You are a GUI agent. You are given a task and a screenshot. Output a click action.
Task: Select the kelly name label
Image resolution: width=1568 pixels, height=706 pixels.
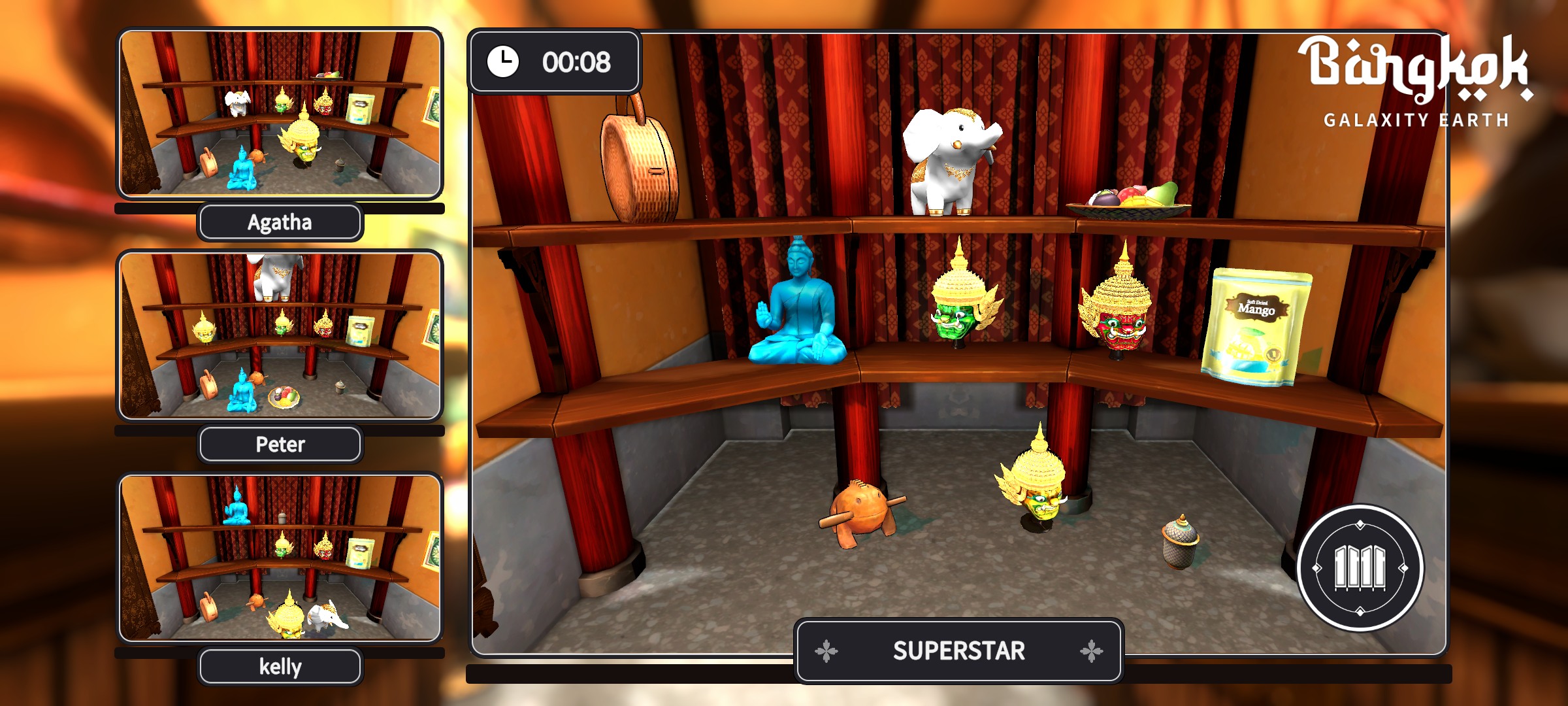(x=280, y=667)
